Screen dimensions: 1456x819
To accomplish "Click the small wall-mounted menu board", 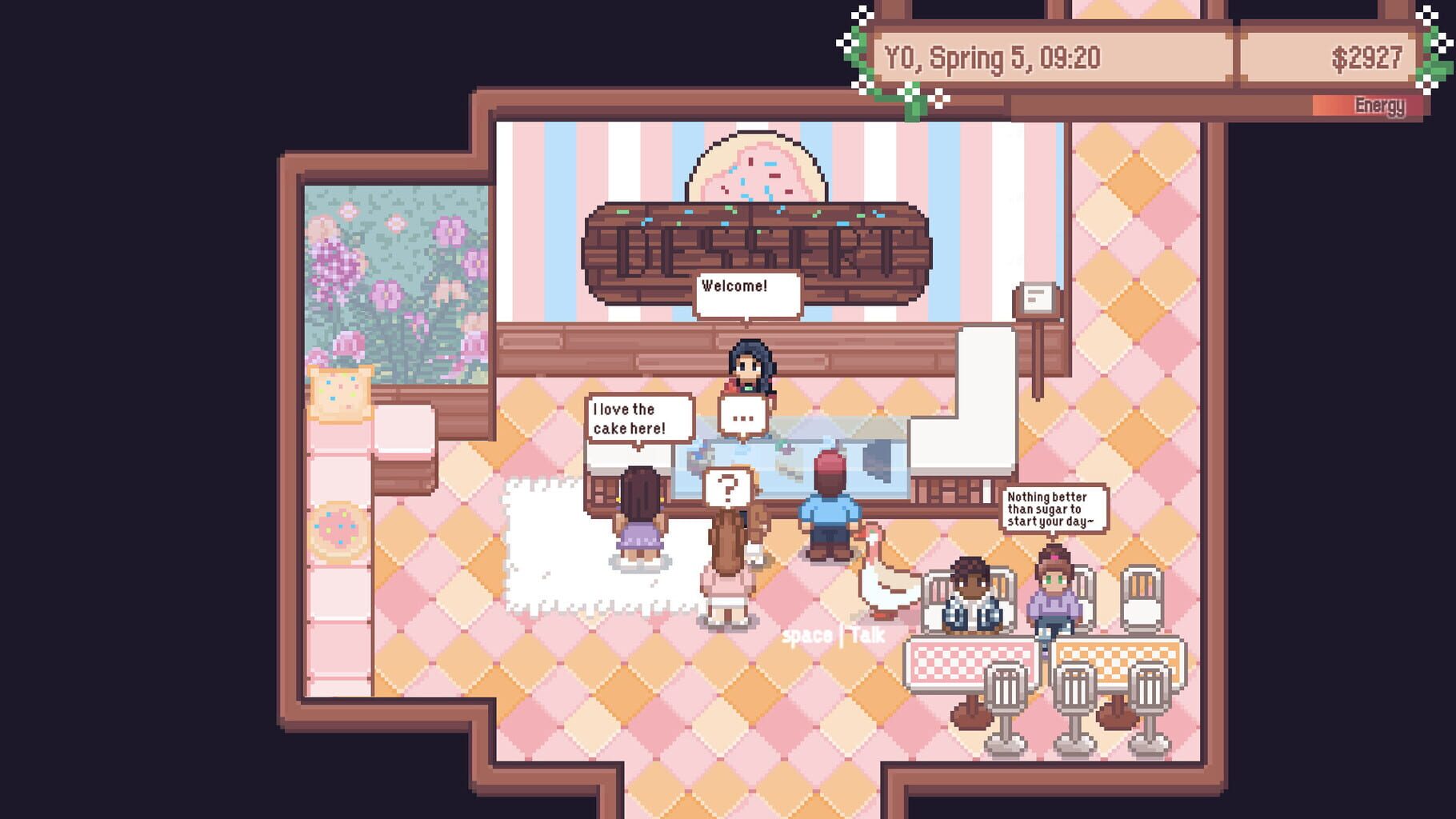I will pyautogui.click(x=1036, y=298).
